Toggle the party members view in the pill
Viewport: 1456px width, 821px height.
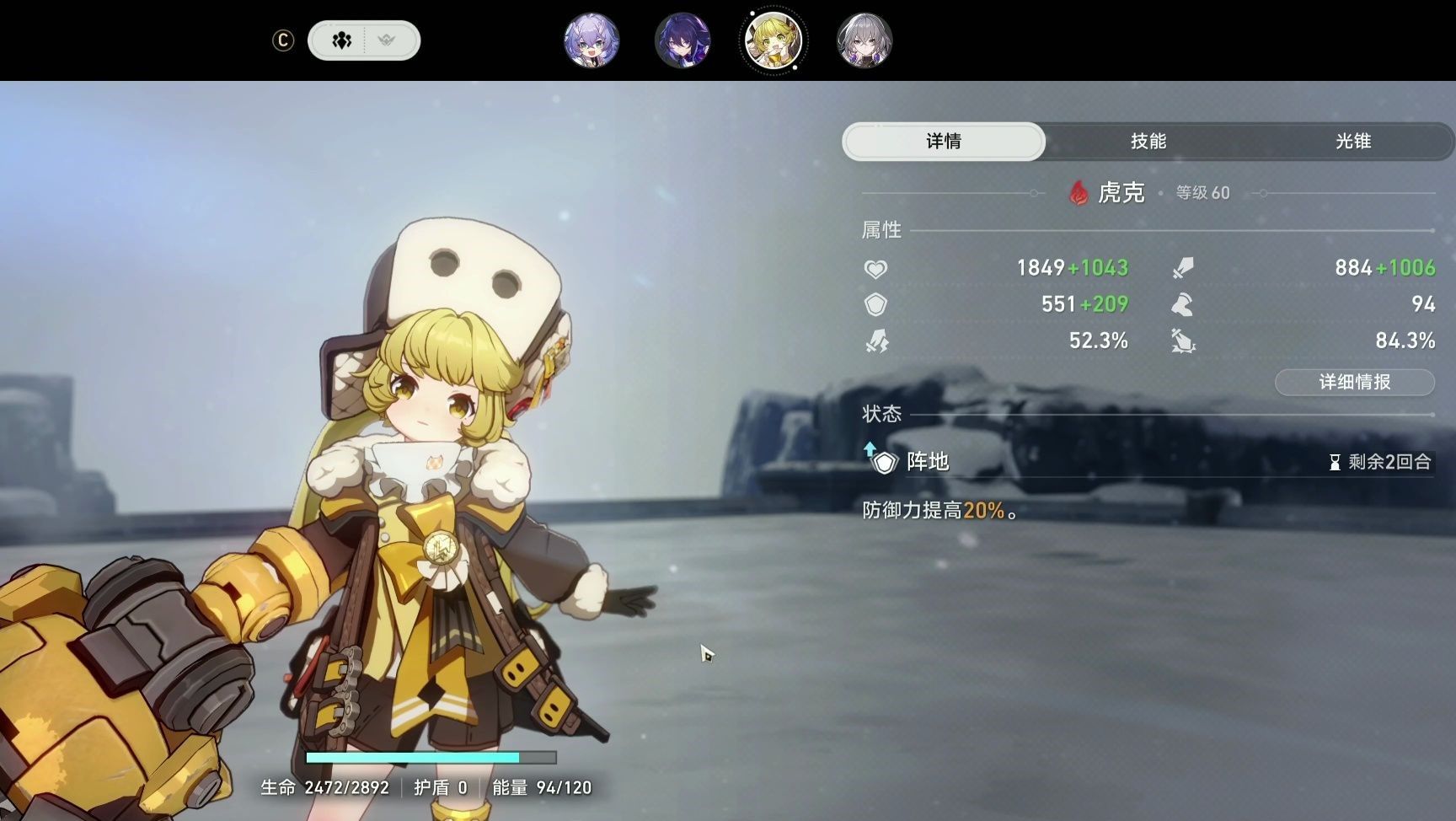(341, 40)
